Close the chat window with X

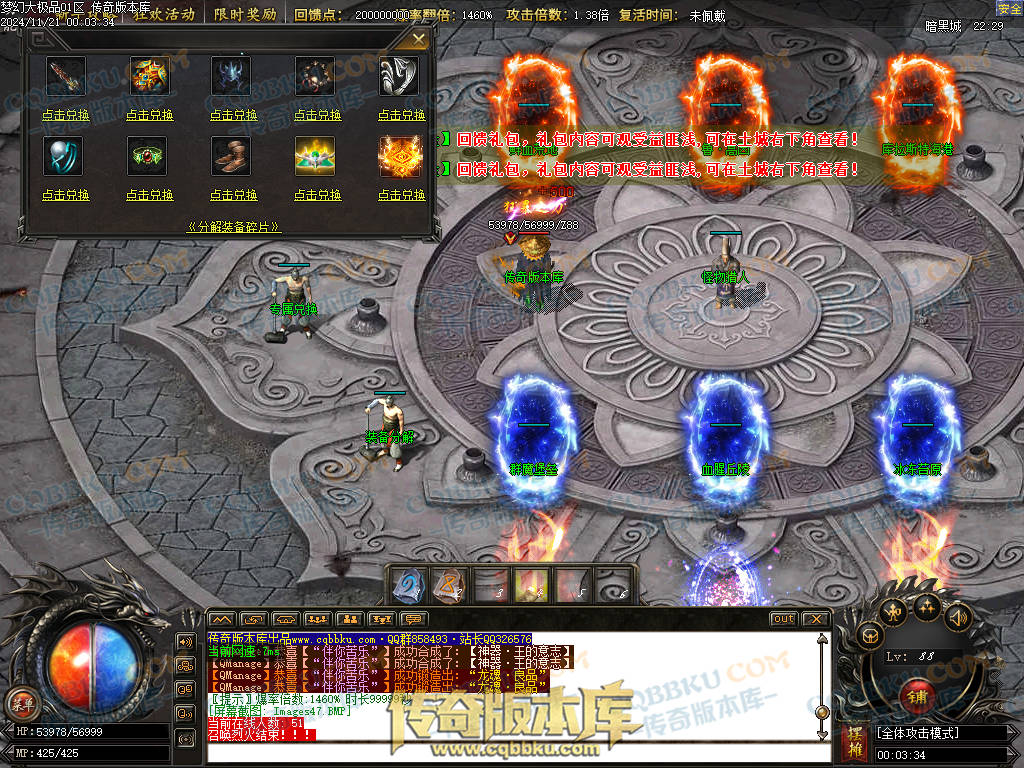coord(815,619)
